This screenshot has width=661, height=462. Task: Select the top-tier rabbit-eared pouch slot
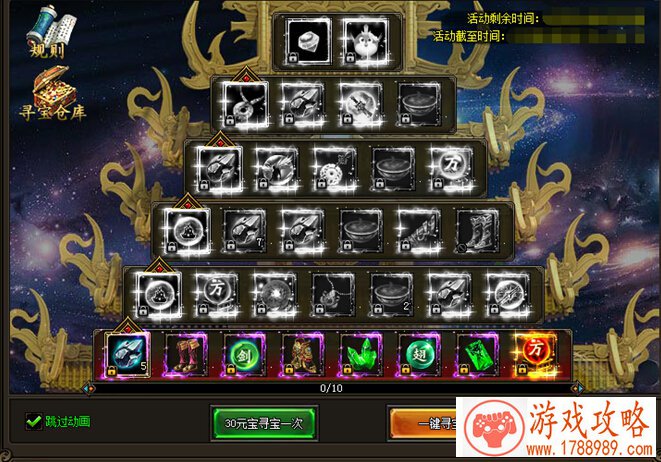pos(362,41)
